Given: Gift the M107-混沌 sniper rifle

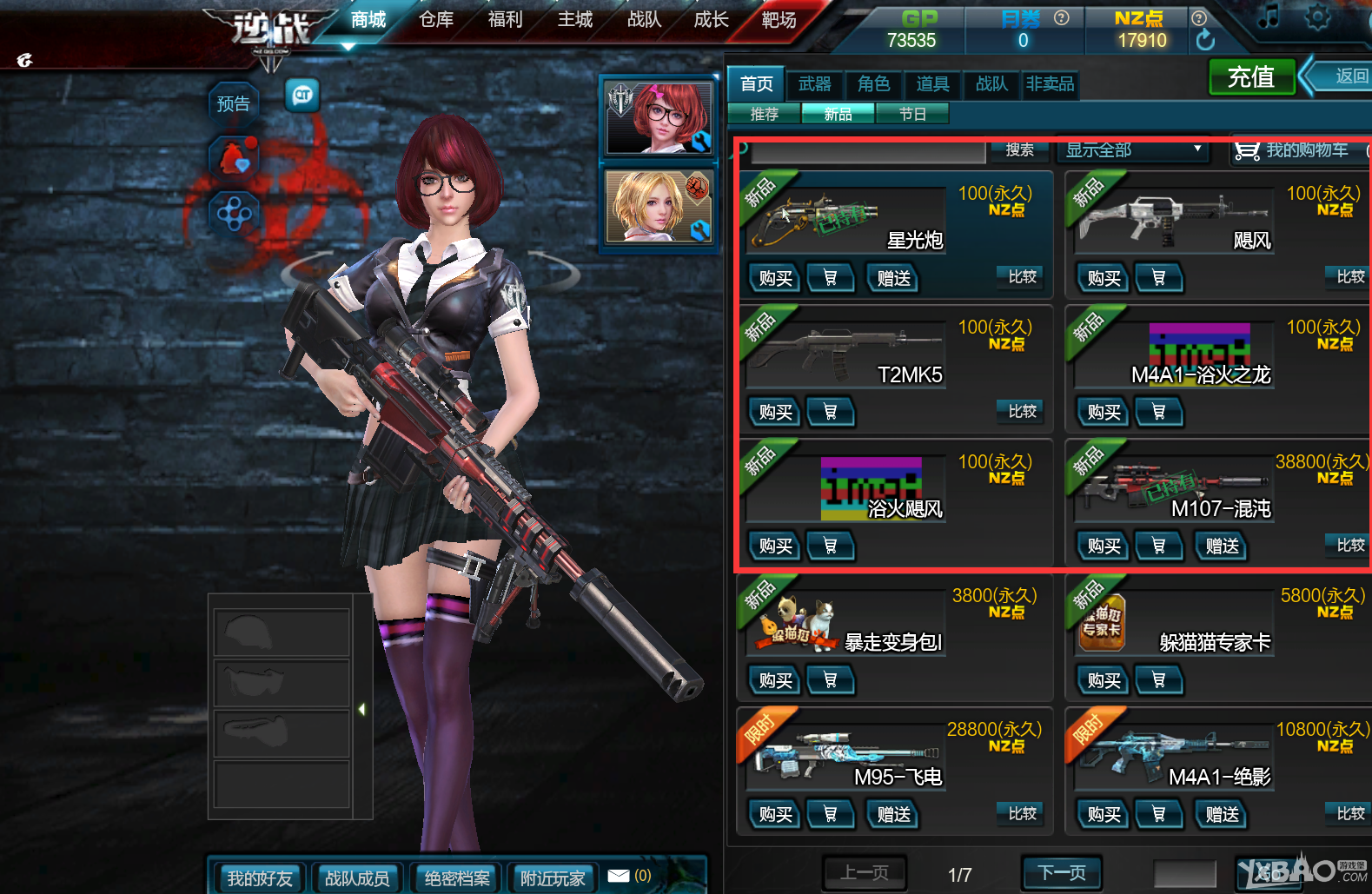Looking at the screenshot, I should click(x=1222, y=546).
